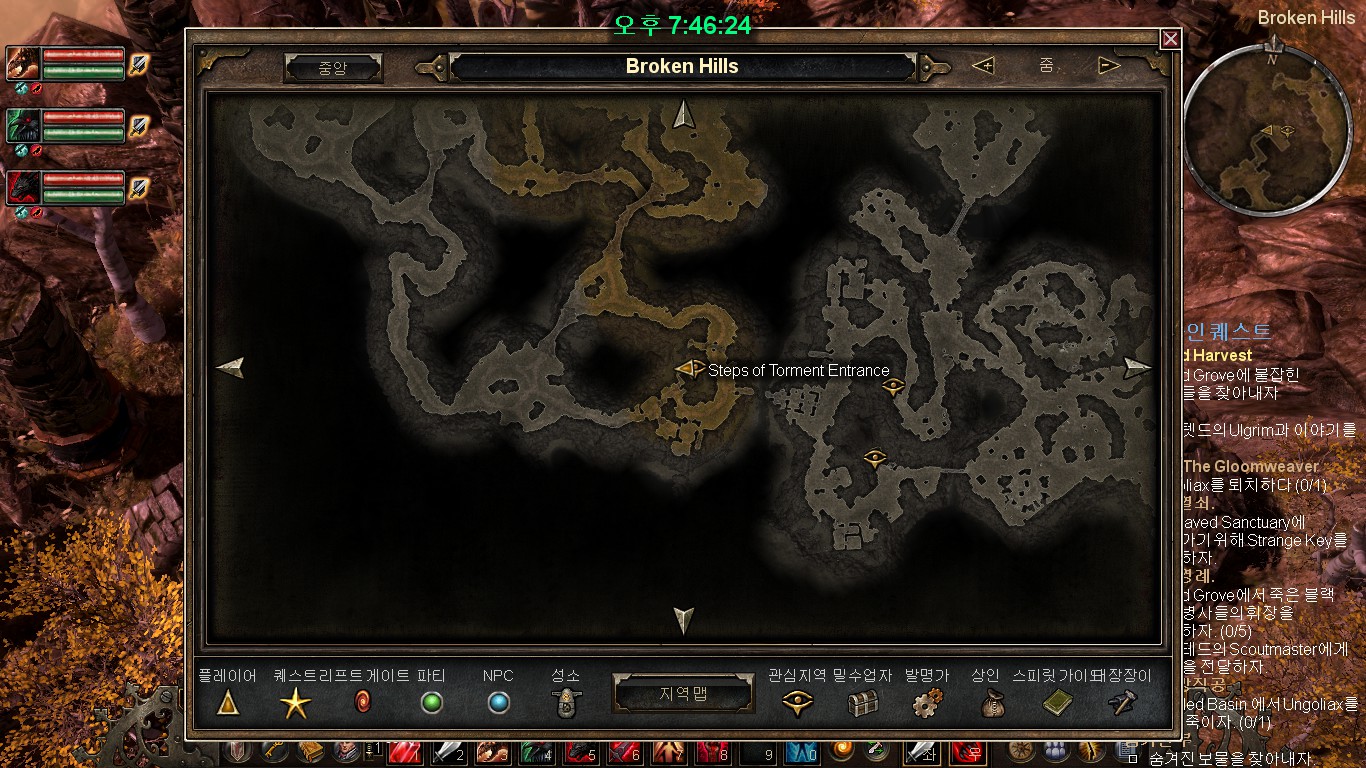Pan the map right with side arrow

click(1137, 368)
